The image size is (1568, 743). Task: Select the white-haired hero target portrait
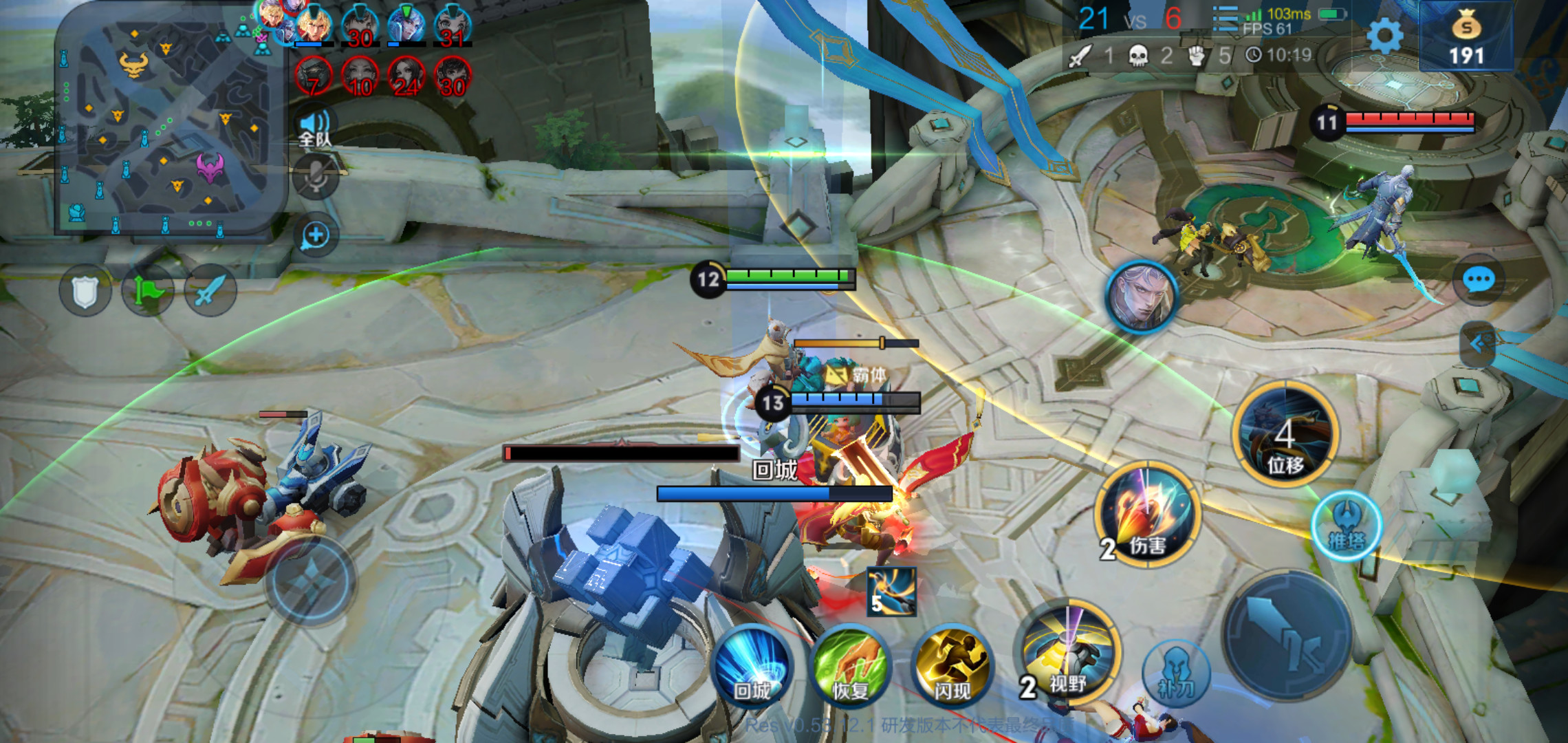[x=1142, y=297]
